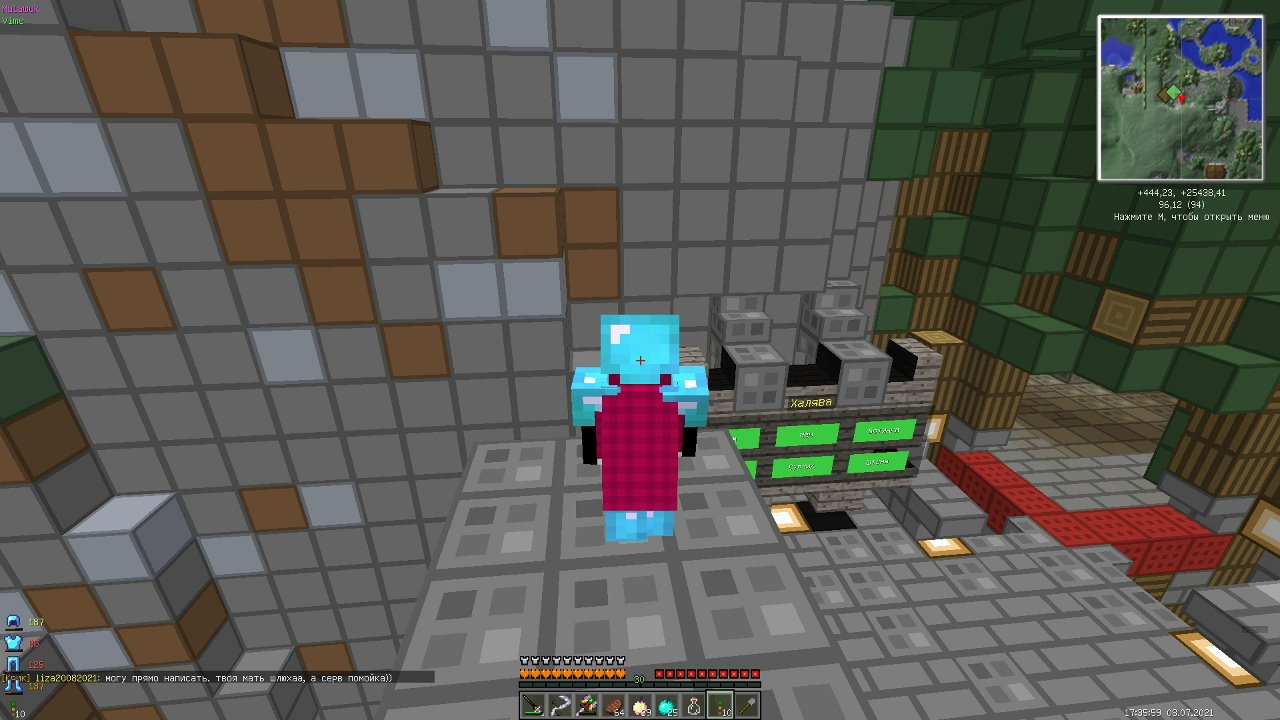
Task: Select the golden glowing fruit stack of 39
Action: [641, 703]
